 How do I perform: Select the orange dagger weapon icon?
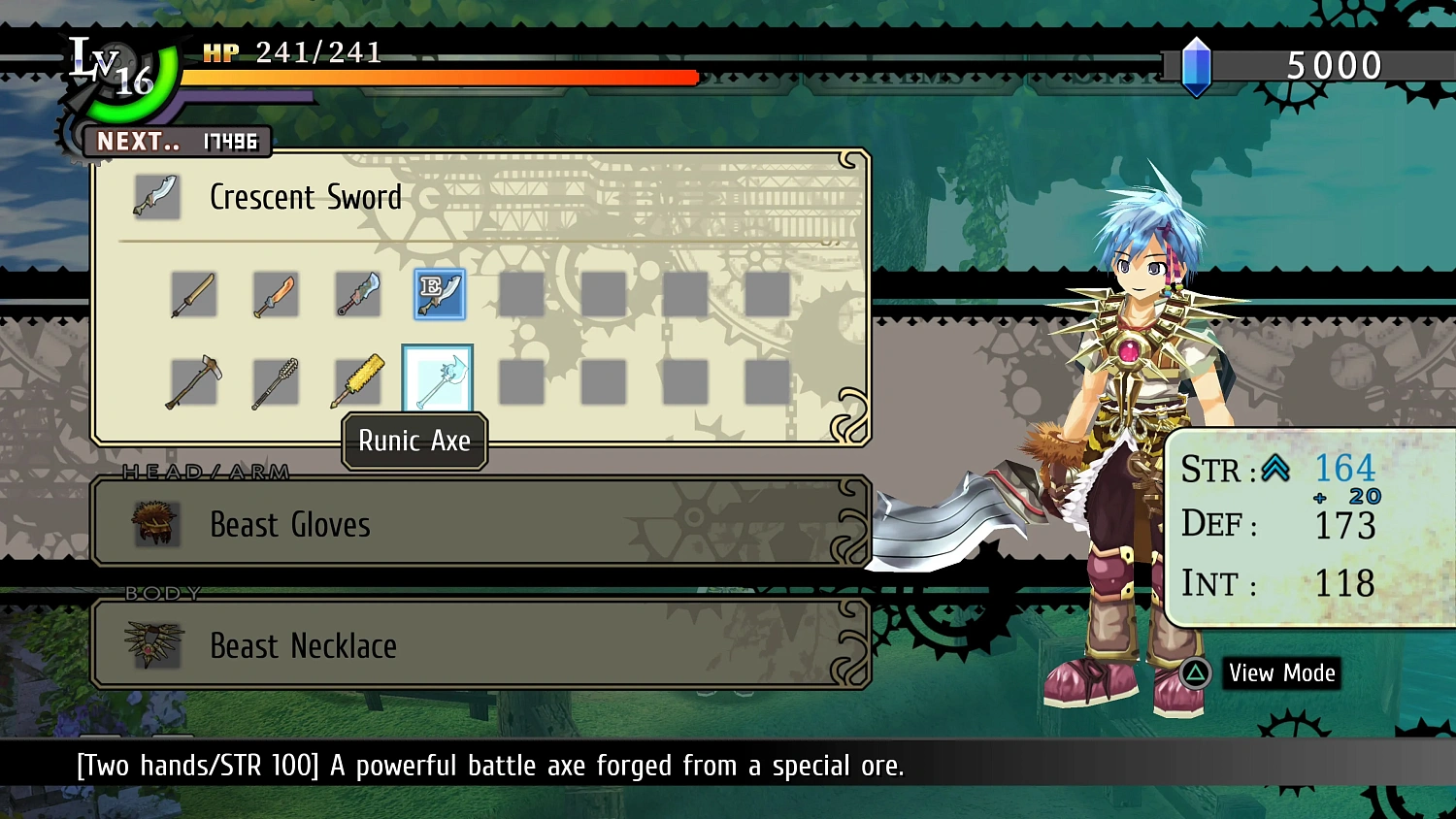(x=276, y=294)
